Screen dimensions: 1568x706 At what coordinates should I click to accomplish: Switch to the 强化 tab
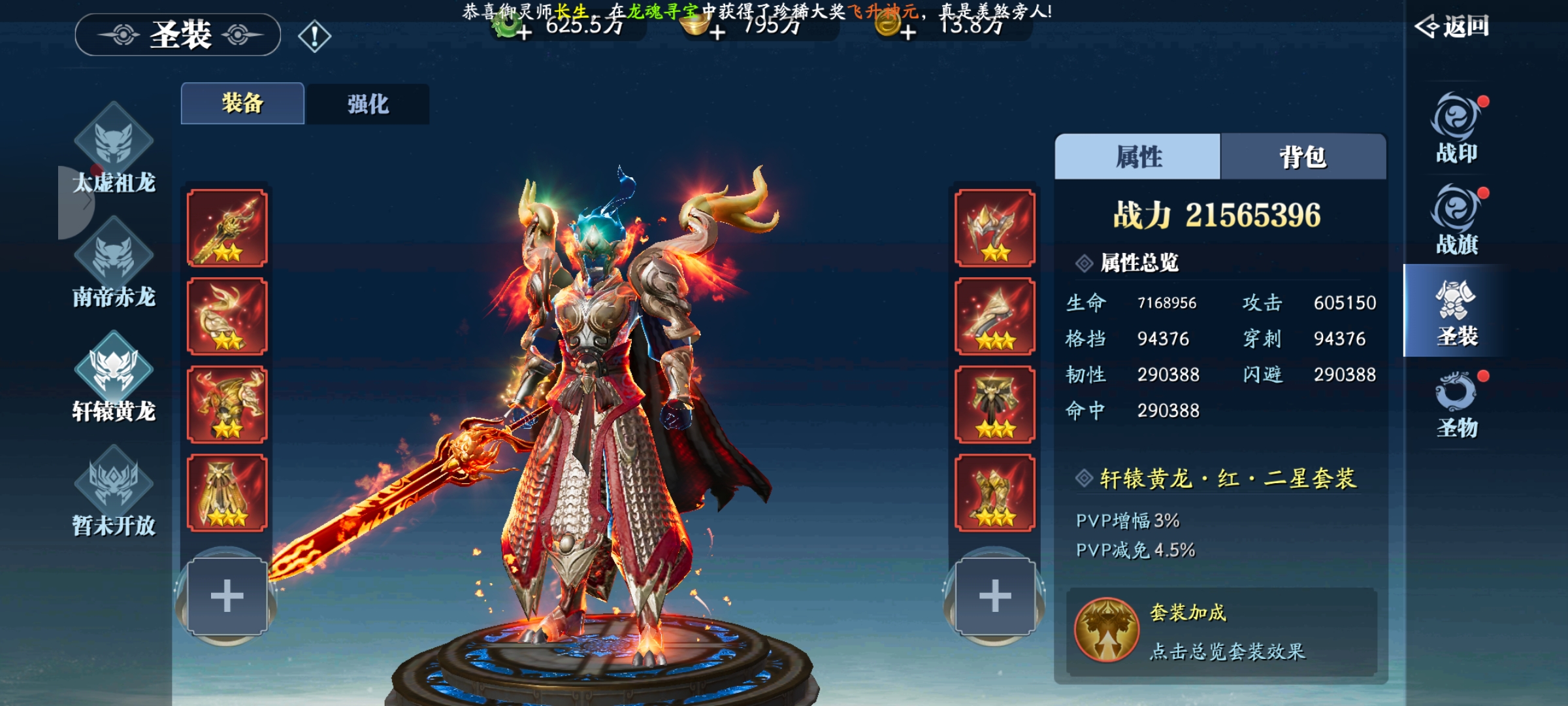click(368, 104)
